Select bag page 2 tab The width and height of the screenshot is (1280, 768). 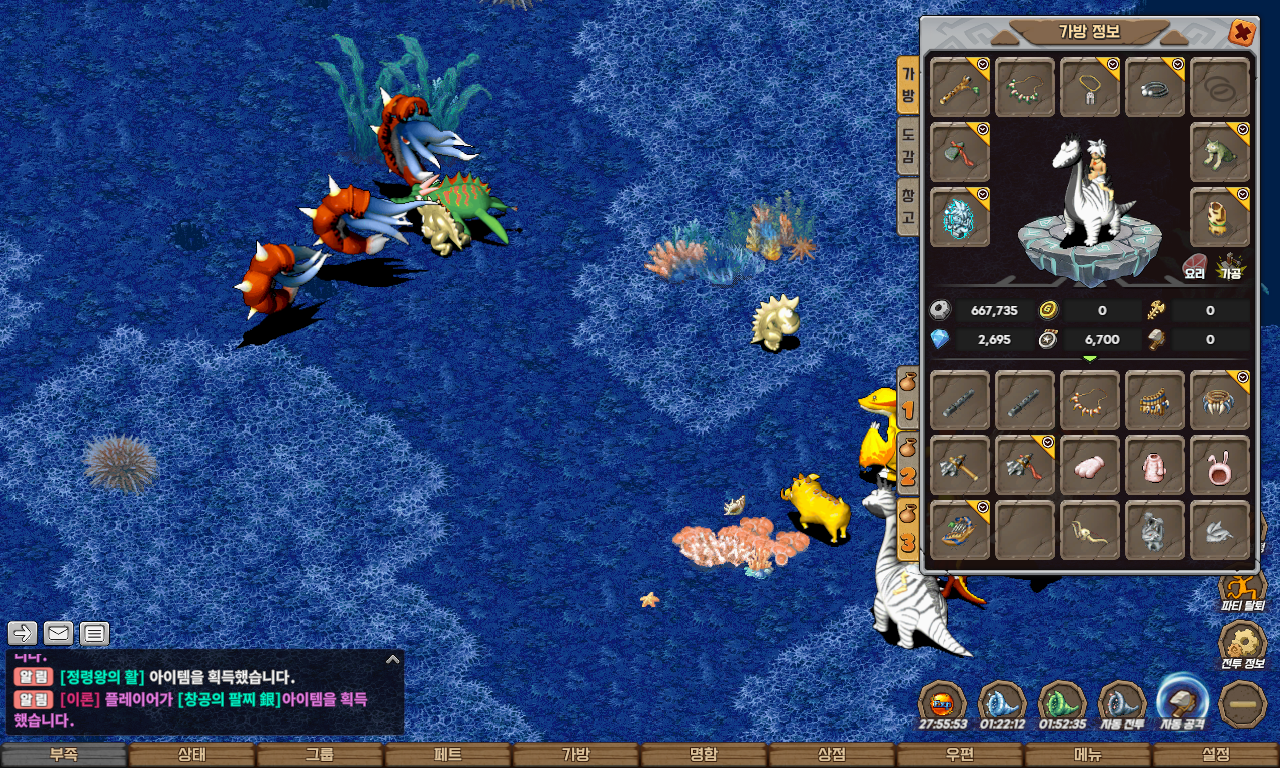coord(907,463)
